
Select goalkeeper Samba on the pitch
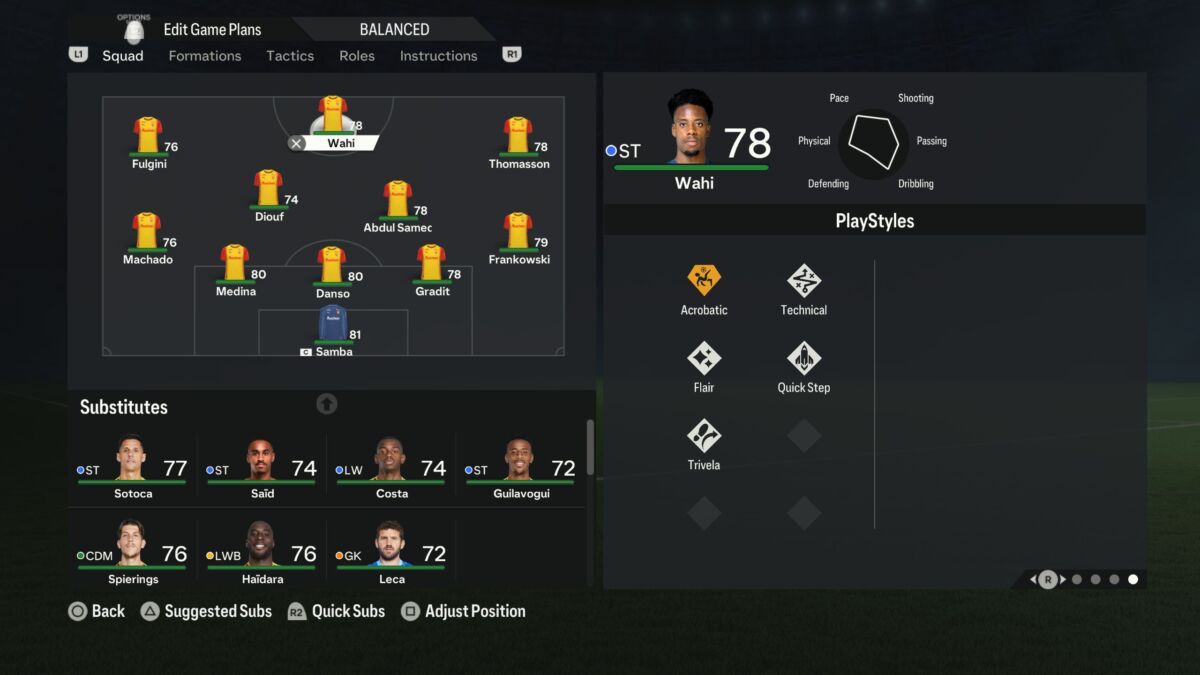333,326
